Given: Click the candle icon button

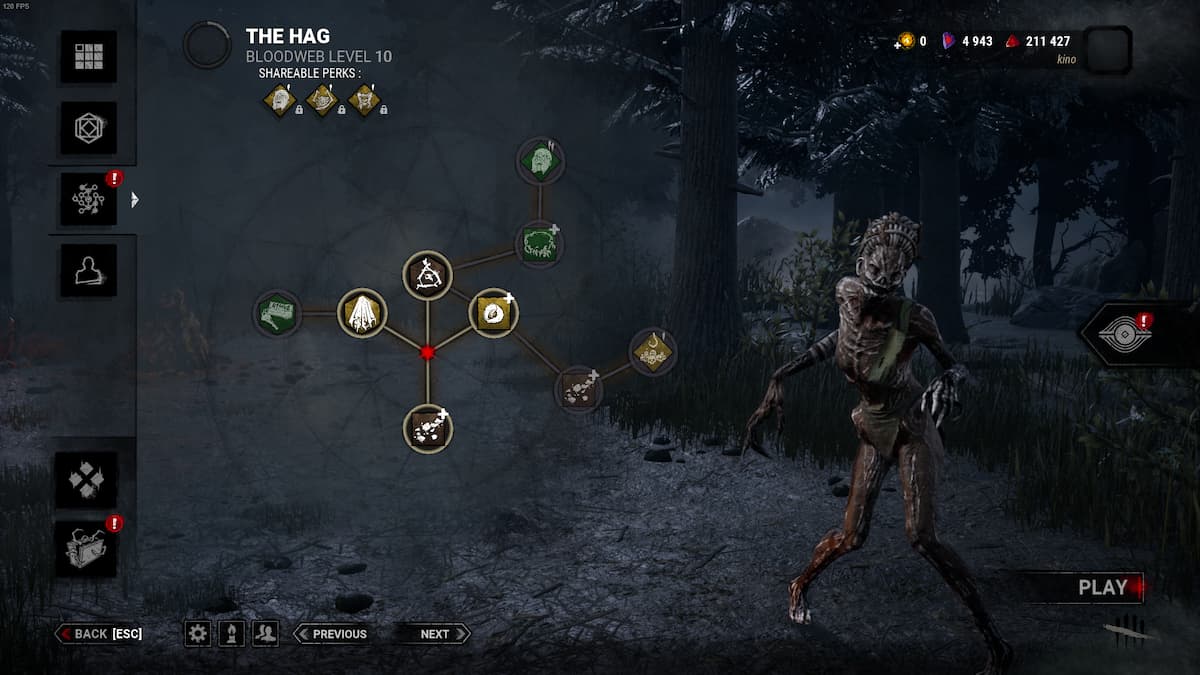Looking at the screenshot, I should (231, 633).
